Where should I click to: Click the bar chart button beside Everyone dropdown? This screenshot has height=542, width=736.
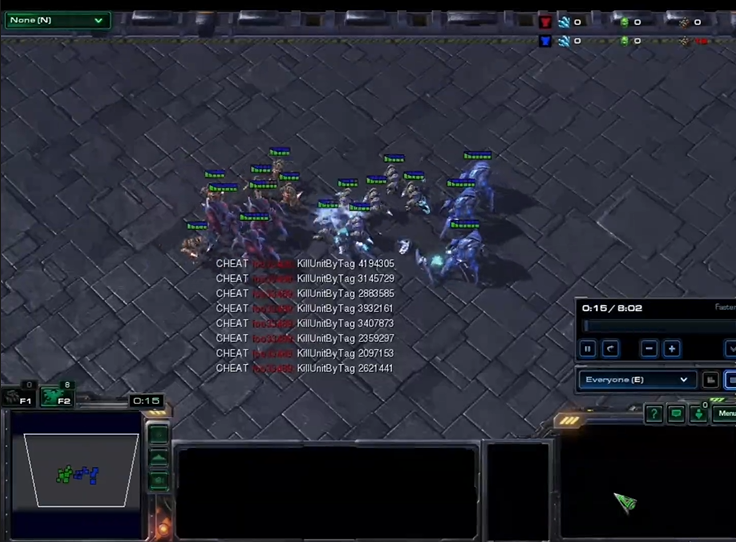point(711,380)
